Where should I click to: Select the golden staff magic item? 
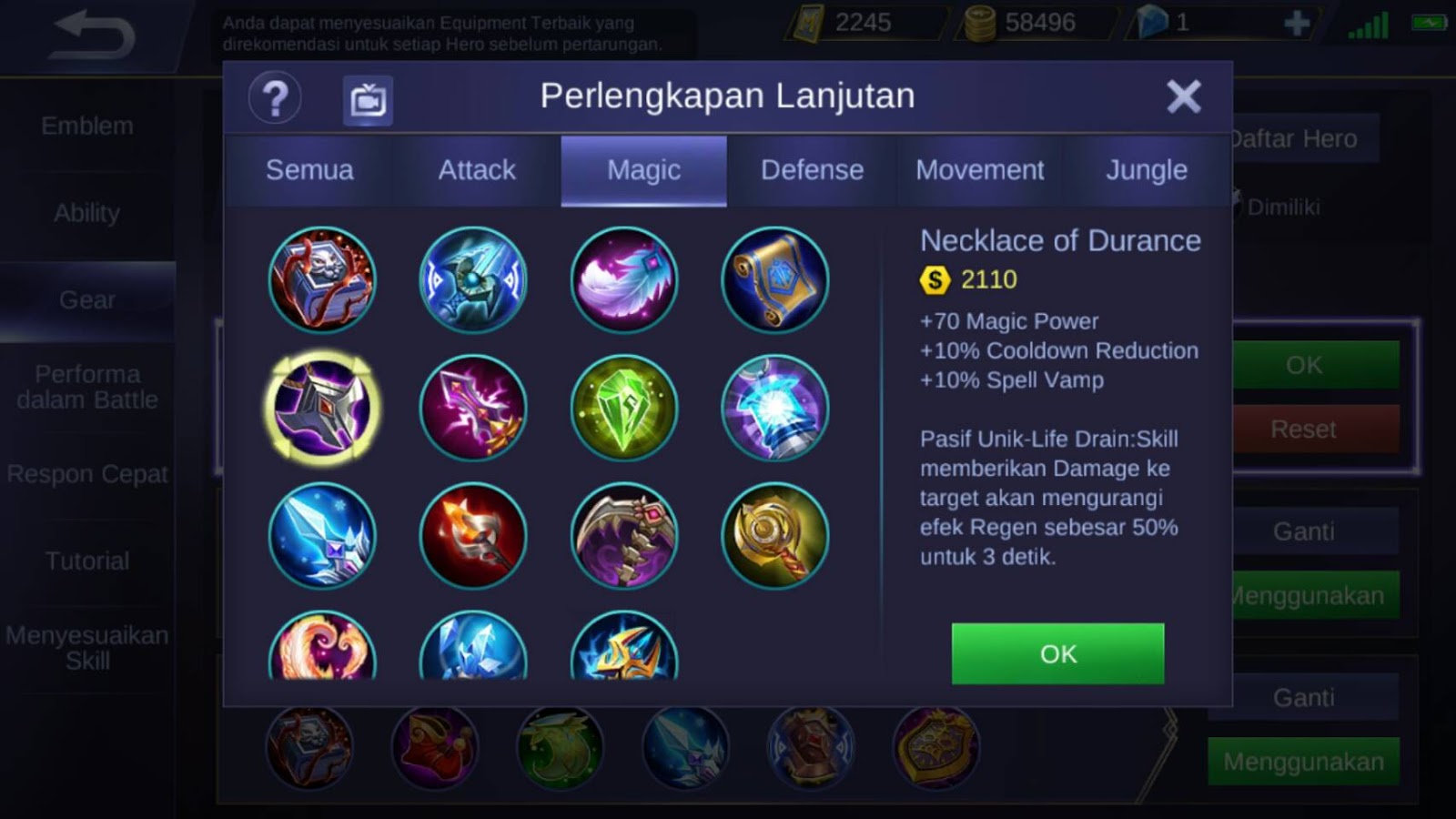774,536
